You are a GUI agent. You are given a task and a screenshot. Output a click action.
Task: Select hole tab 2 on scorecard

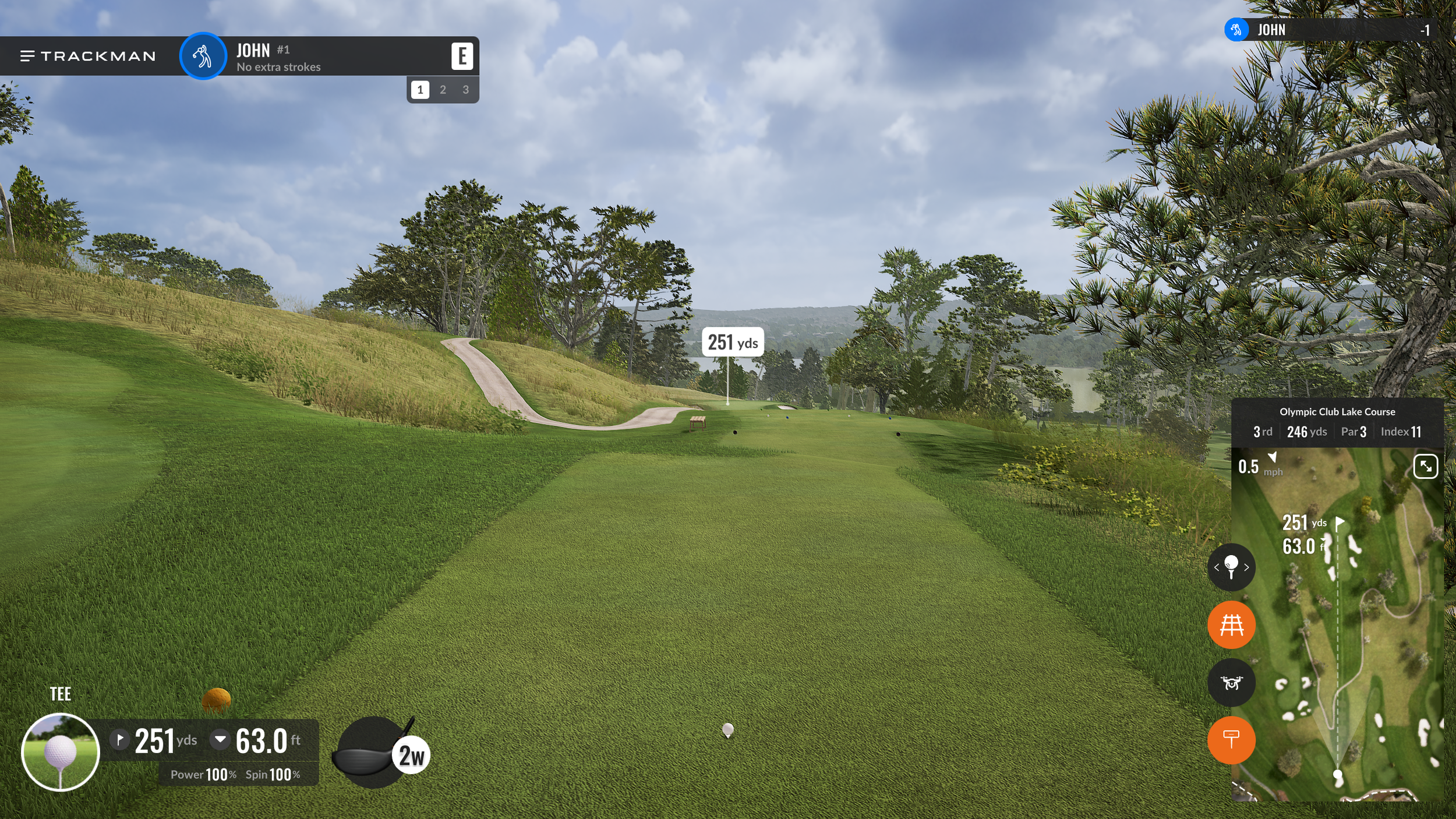pos(443,90)
